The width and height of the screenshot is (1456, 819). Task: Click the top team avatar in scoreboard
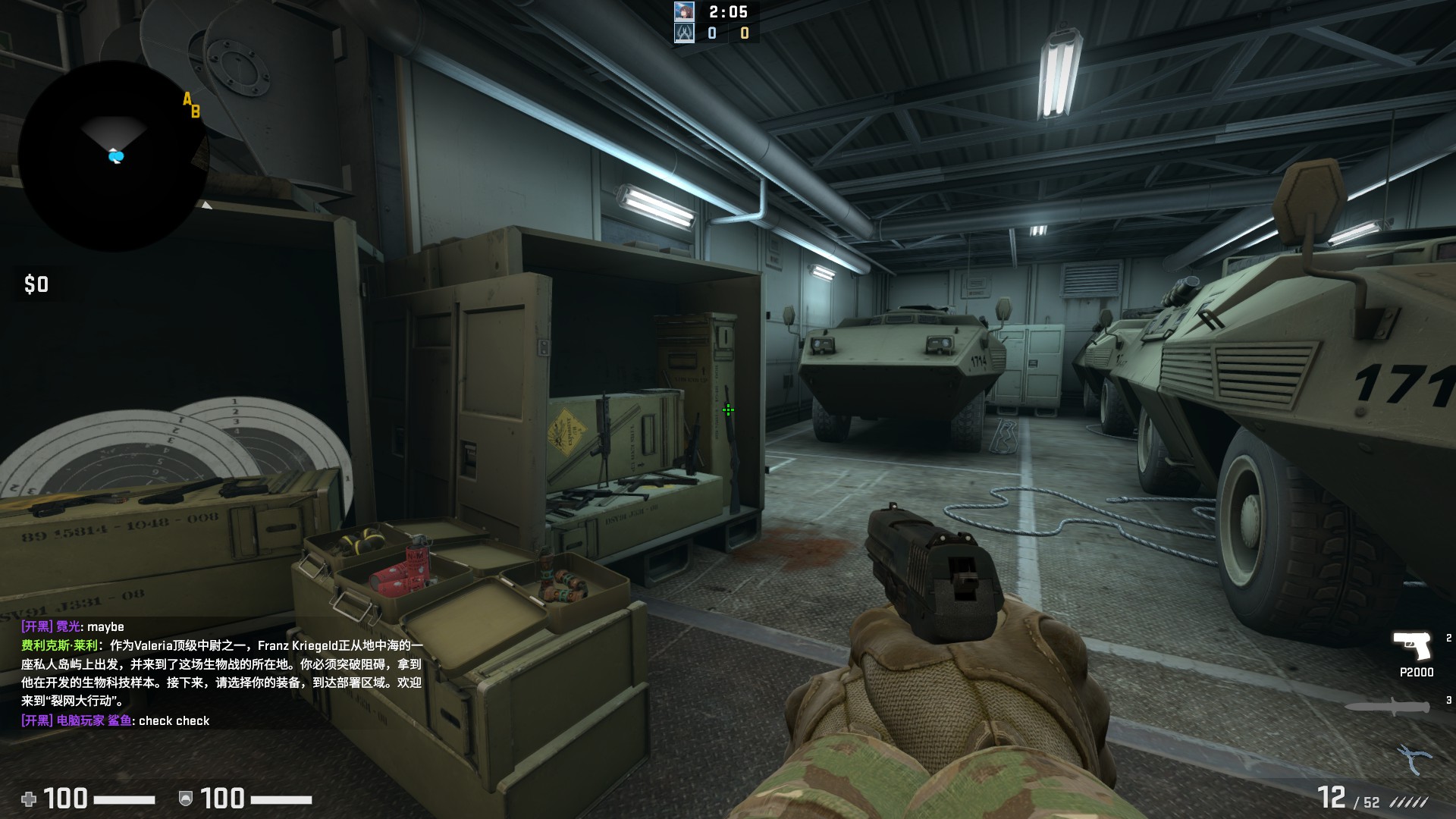point(684,11)
